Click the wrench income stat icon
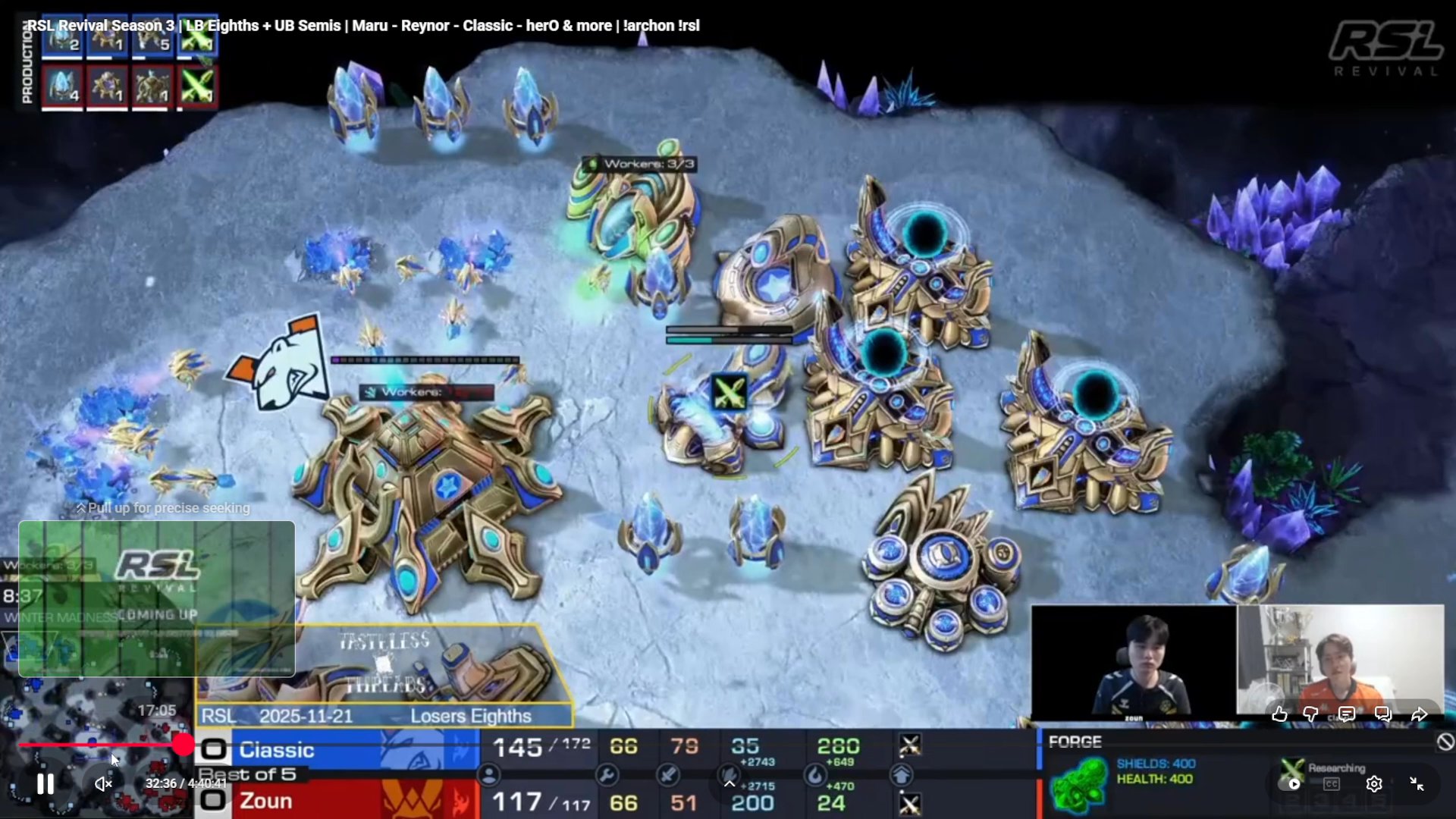Image resolution: width=1456 pixels, height=819 pixels. point(607,775)
